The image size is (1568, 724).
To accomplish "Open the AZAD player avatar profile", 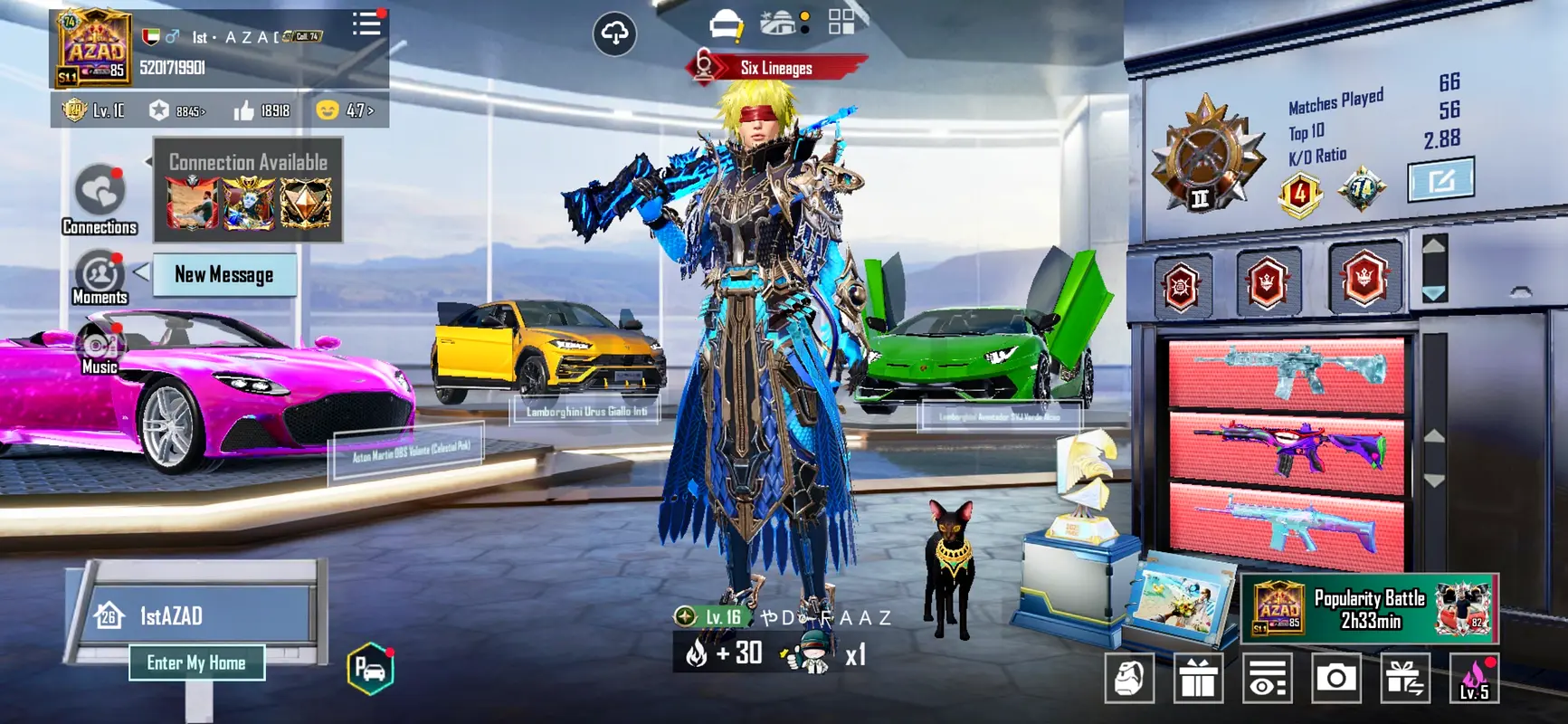I will [x=94, y=50].
